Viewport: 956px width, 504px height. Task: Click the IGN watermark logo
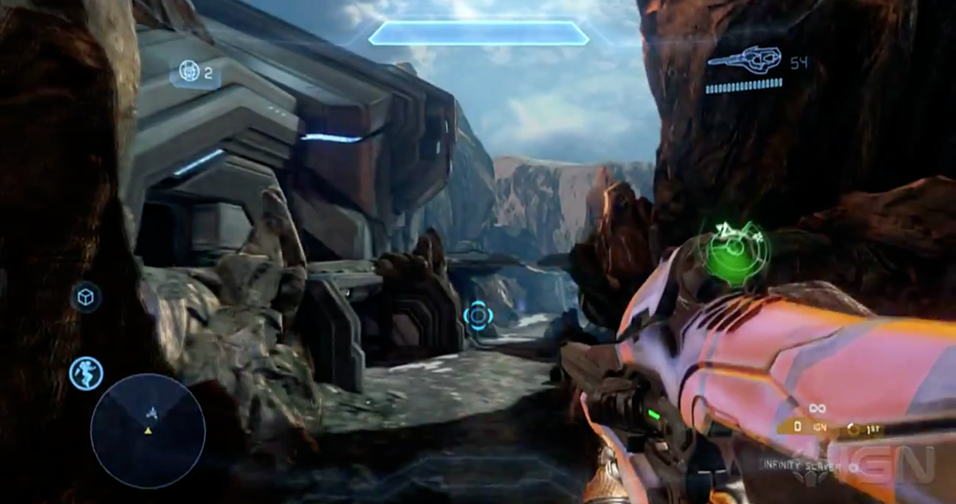895,462
